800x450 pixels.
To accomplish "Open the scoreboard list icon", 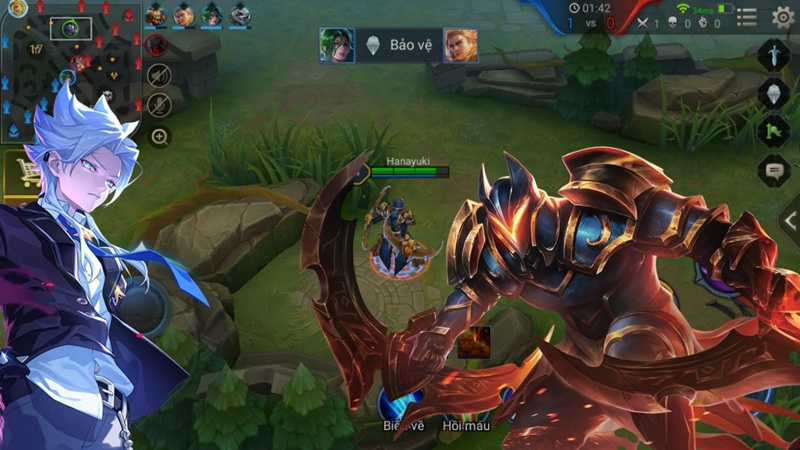I will pyautogui.click(x=749, y=16).
